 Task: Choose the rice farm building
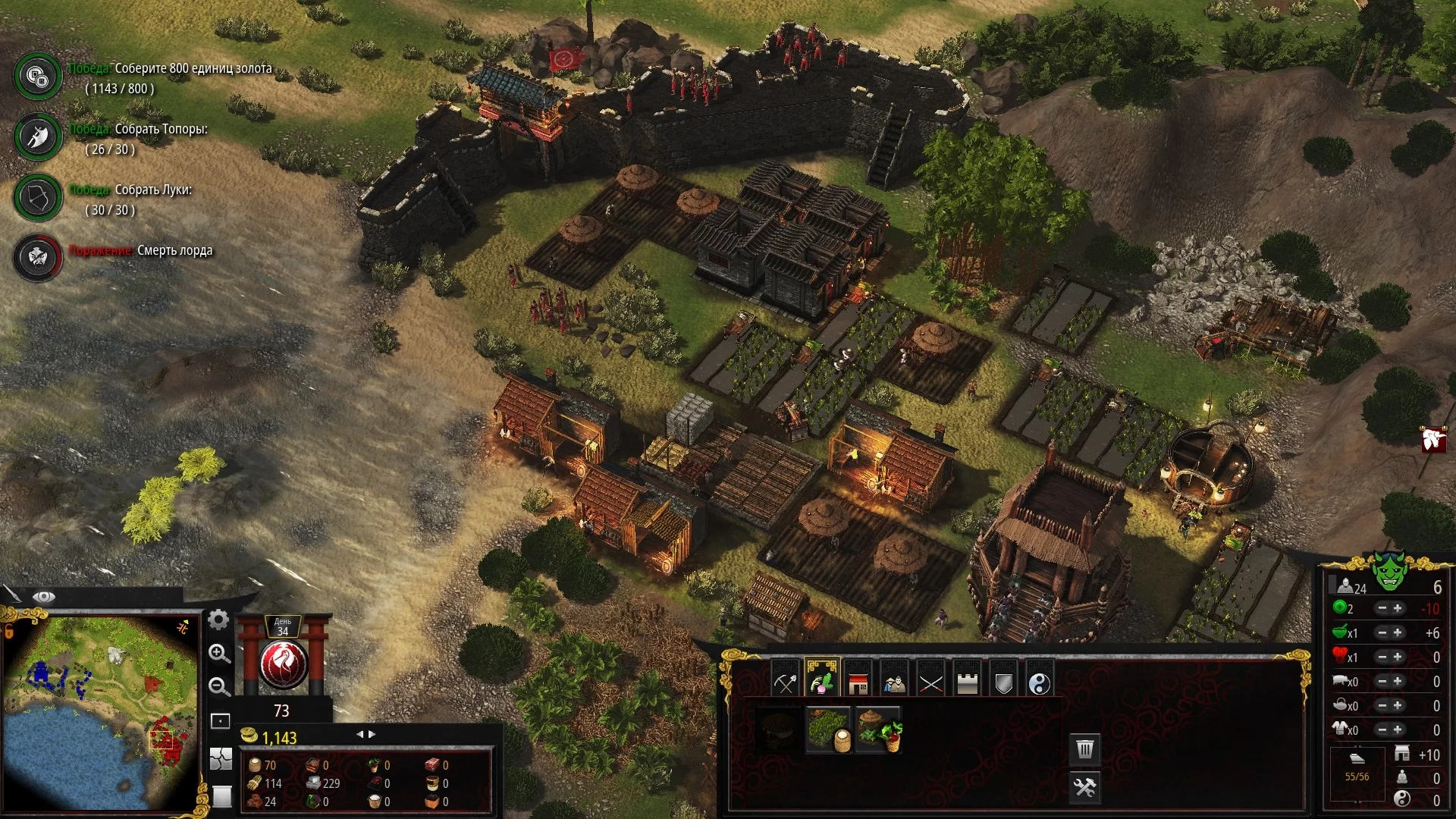[827, 730]
